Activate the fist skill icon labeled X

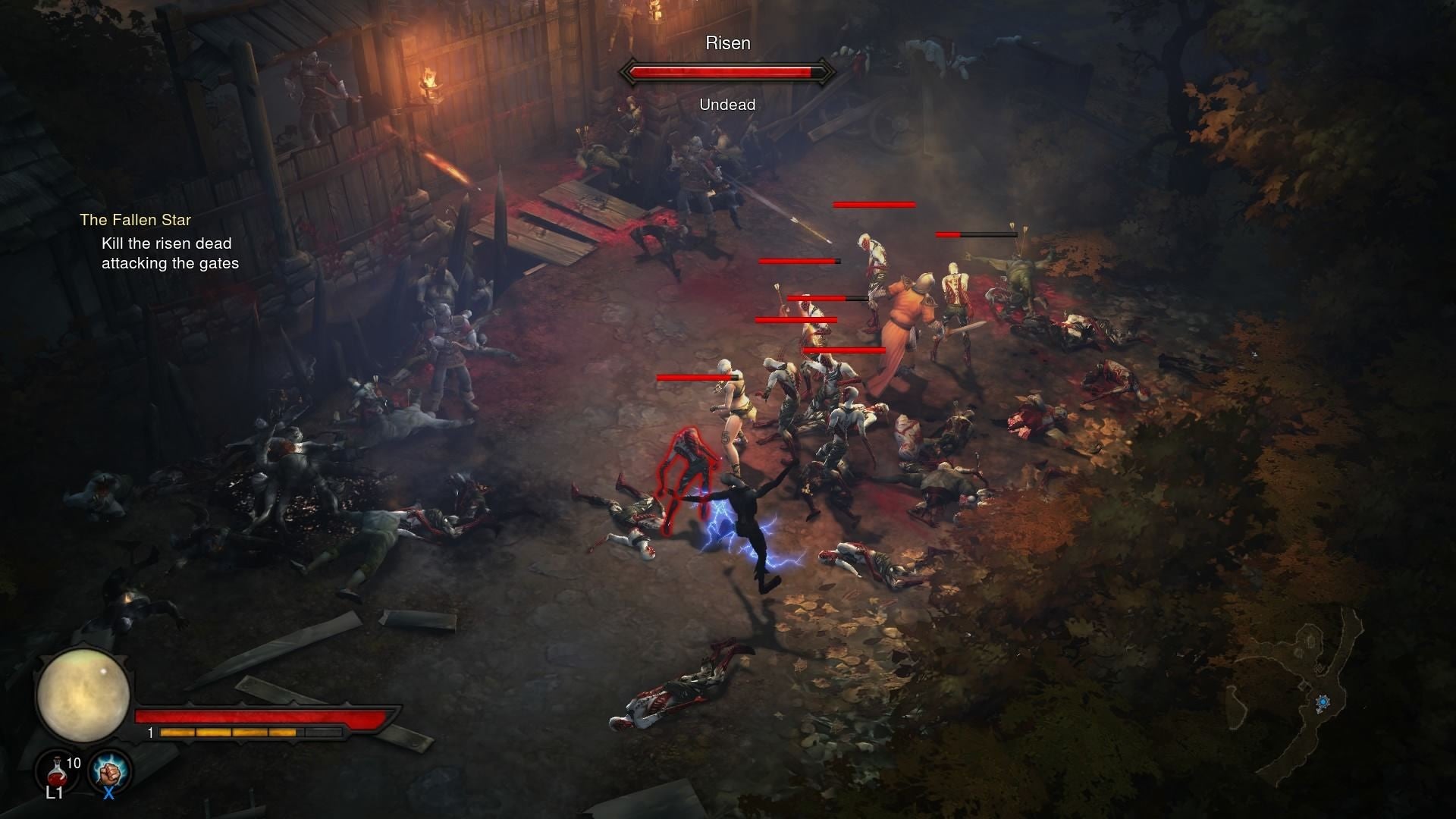[108, 770]
